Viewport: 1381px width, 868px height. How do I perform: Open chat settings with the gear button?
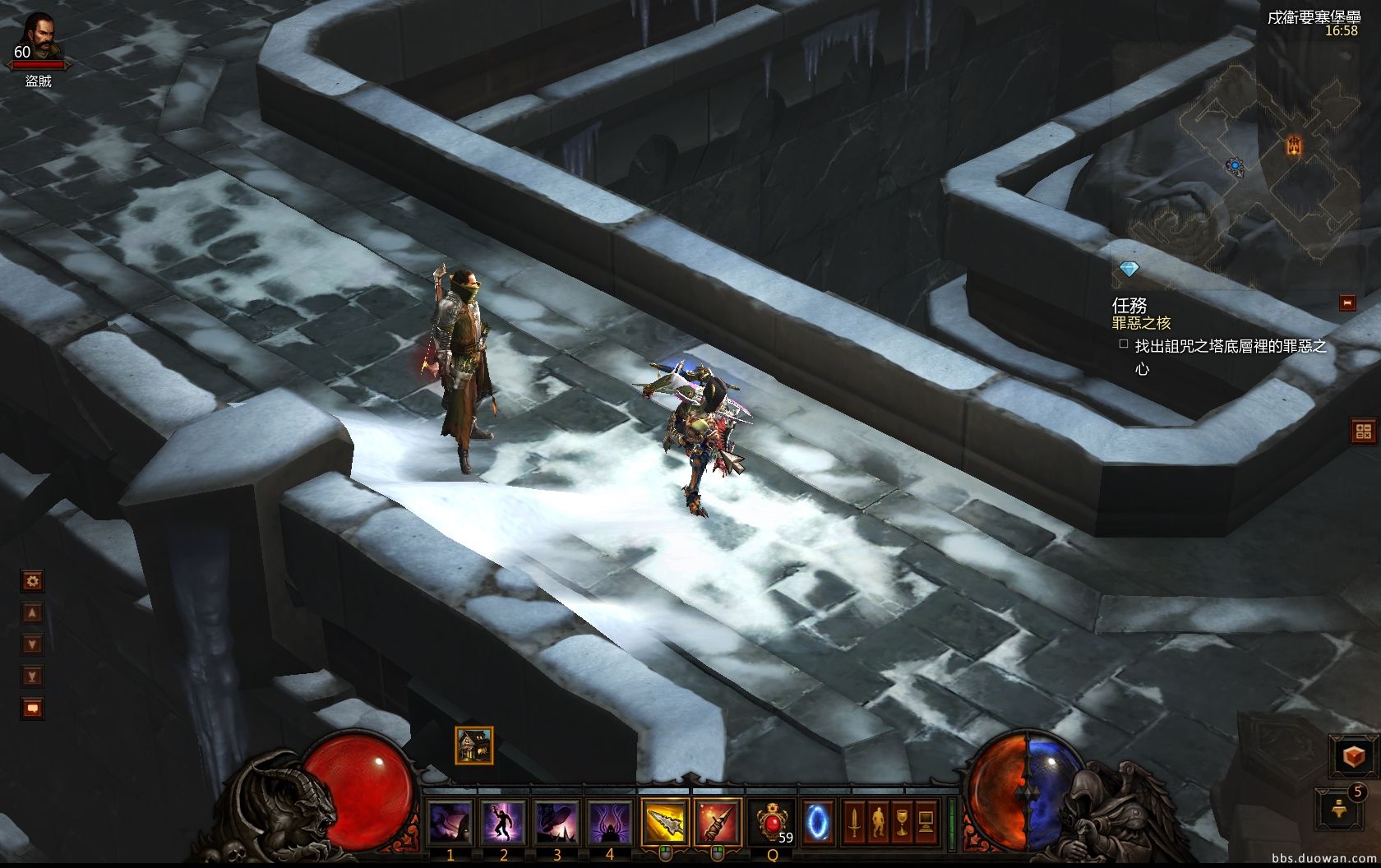pos(32,582)
